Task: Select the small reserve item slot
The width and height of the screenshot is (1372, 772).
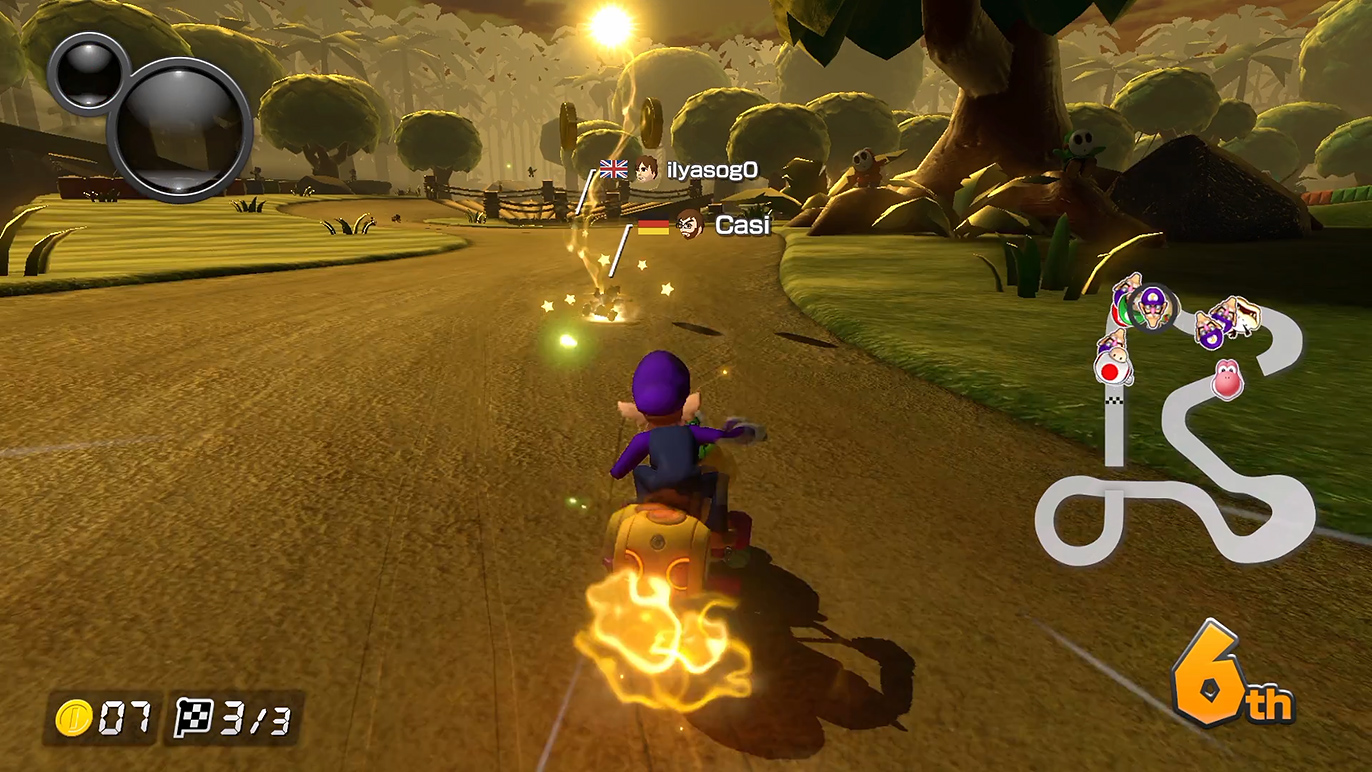Action: pos(88,72)
